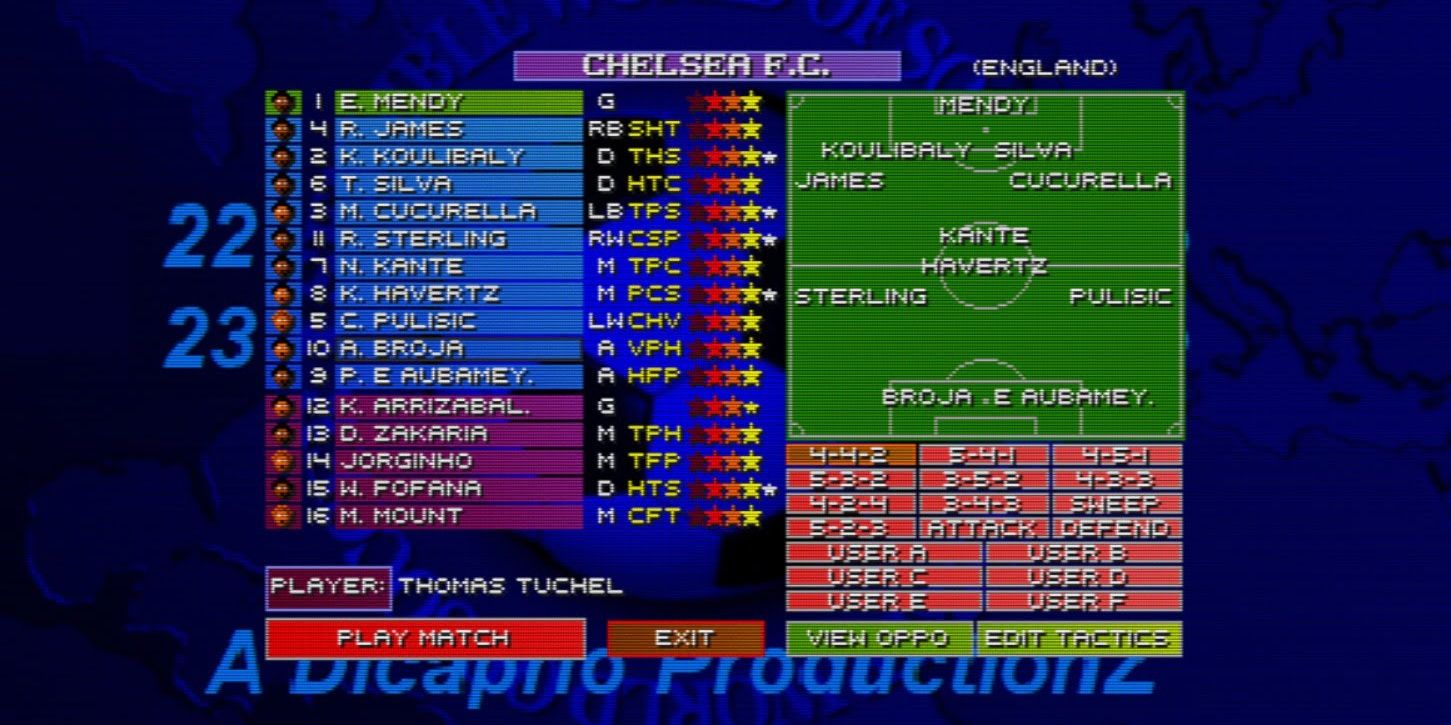Select the 4-4-2 formation

click(849, 456)
